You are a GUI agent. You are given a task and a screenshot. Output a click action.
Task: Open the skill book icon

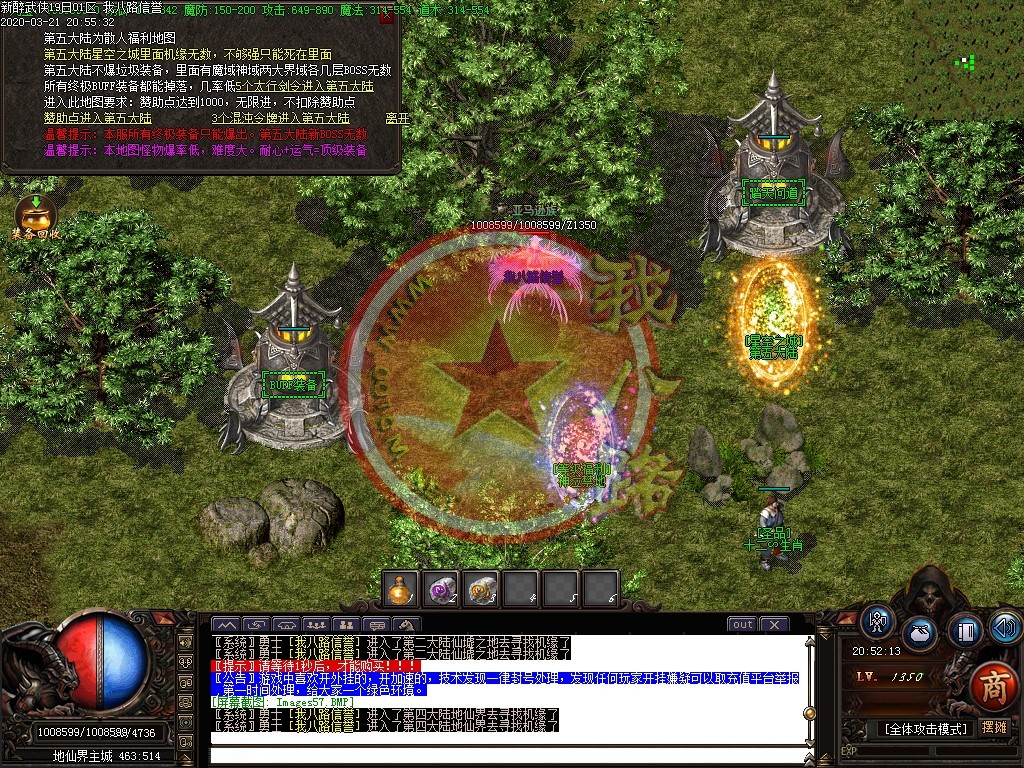[x=966, y=631]
